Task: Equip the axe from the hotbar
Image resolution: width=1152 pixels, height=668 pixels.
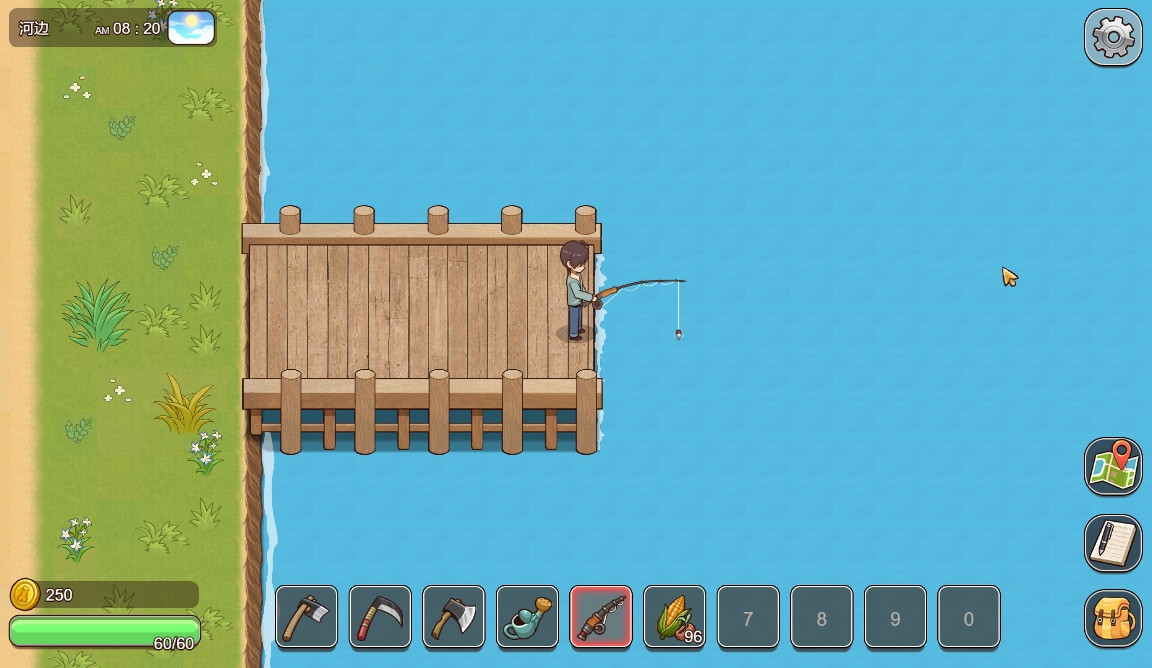Action: pos(454,617)
